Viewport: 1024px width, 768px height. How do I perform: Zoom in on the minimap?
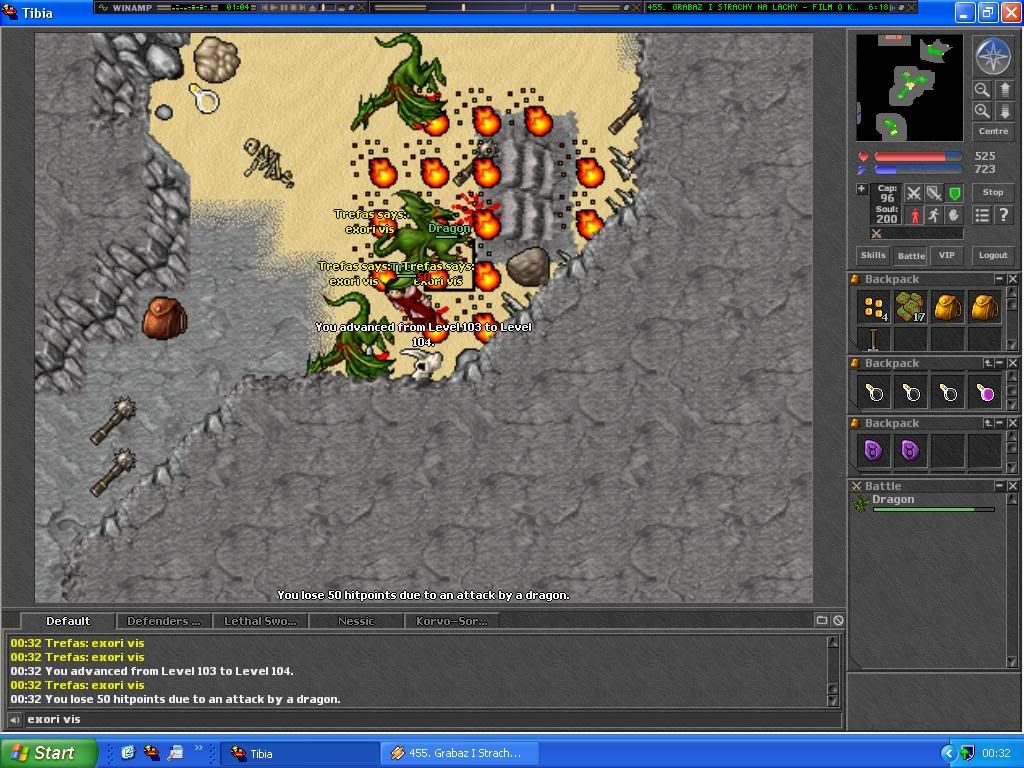click(982, 111)
